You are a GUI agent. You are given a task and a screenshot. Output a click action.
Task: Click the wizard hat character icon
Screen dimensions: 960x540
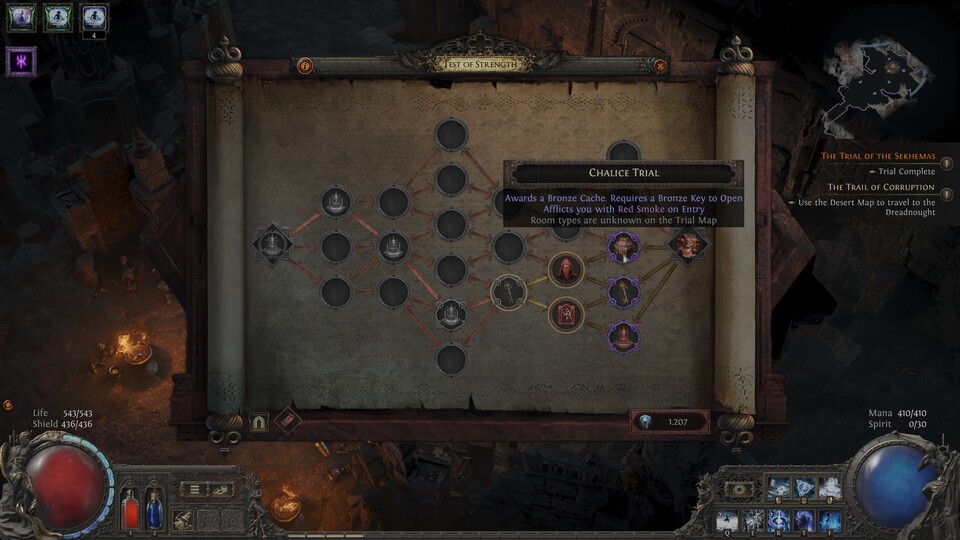pos(183,519)
